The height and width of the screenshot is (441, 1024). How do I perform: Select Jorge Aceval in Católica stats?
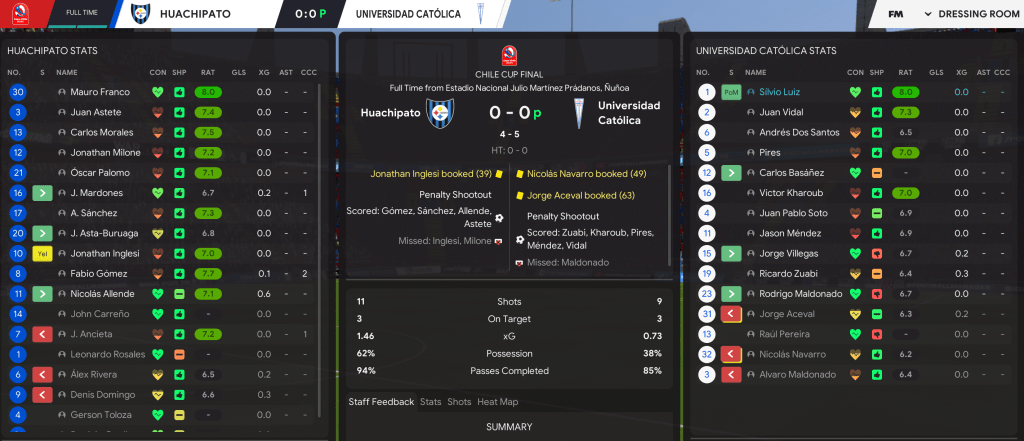click(x=785, y=314)
